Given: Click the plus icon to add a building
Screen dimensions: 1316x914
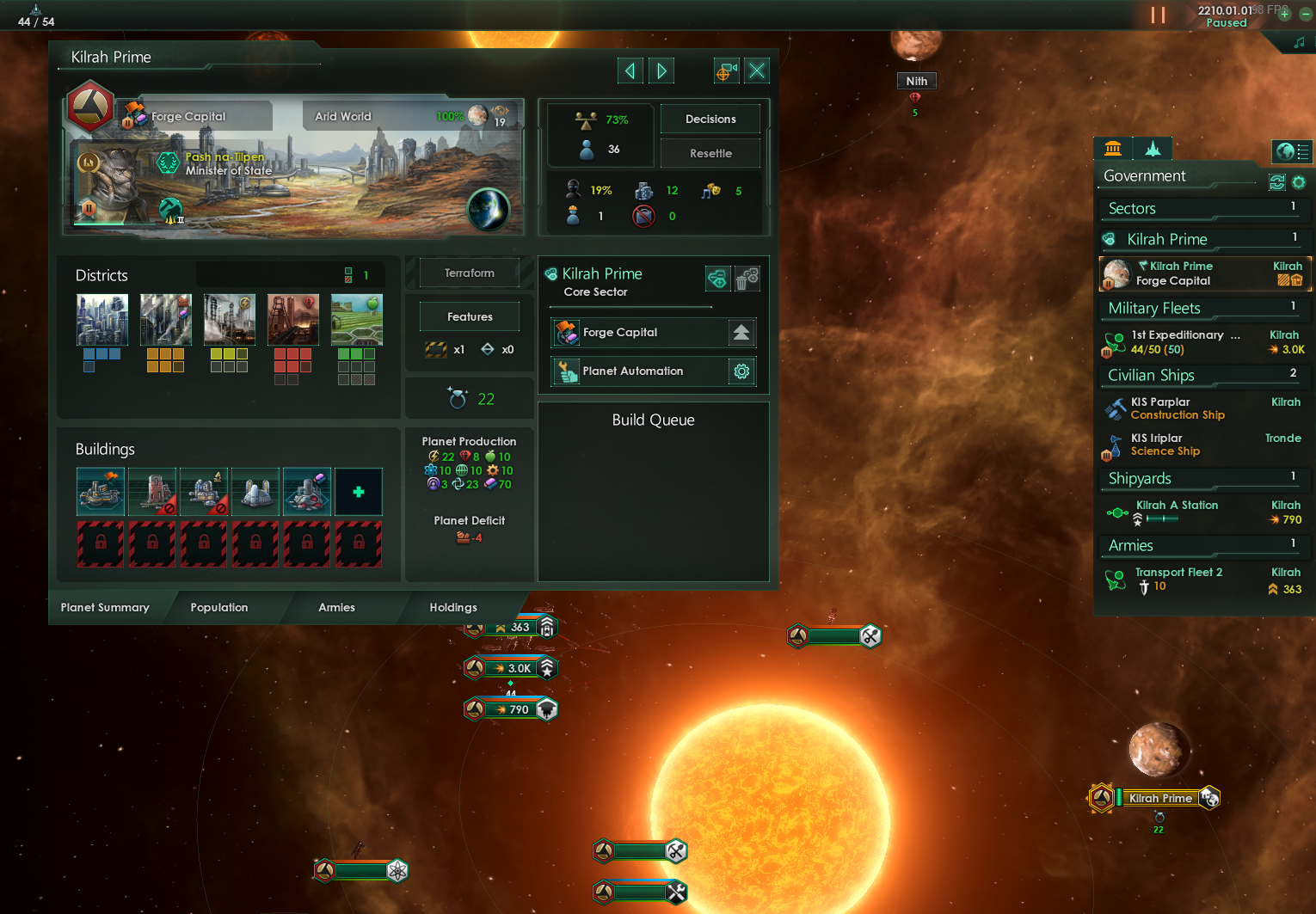Looking at the screenshot, I should 359,491.
